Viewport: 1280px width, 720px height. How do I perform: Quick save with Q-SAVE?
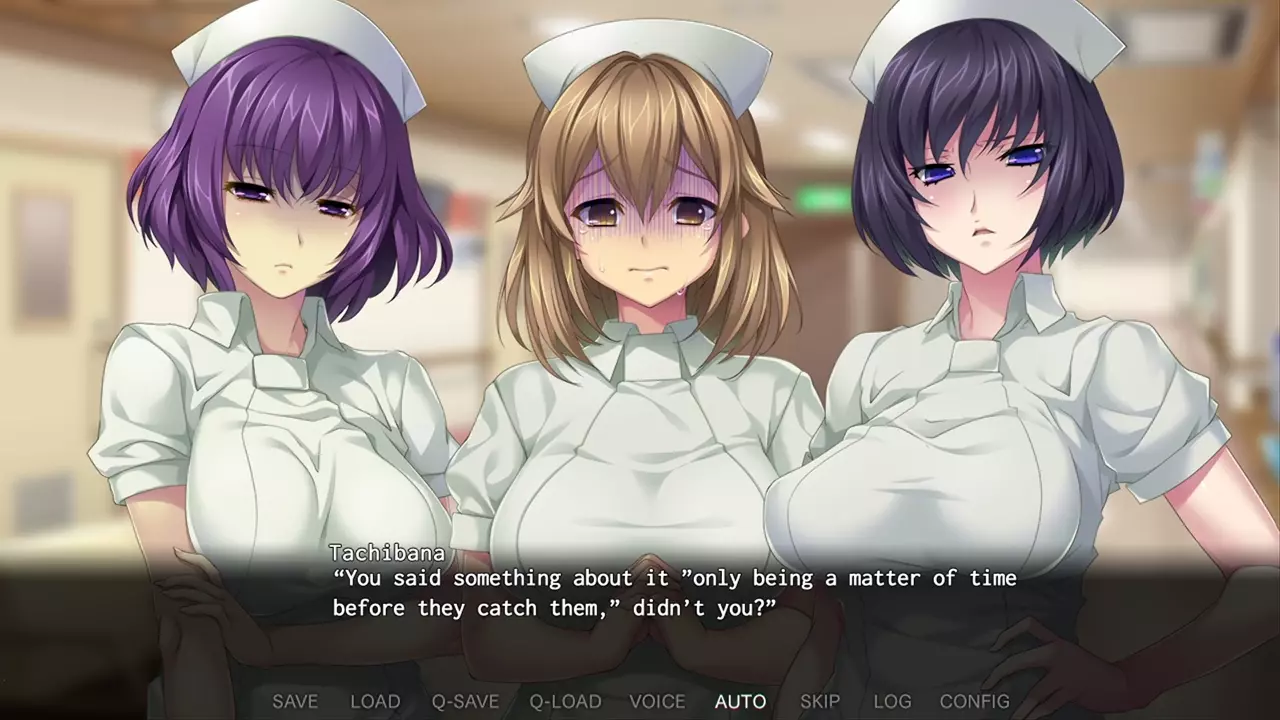465,701
